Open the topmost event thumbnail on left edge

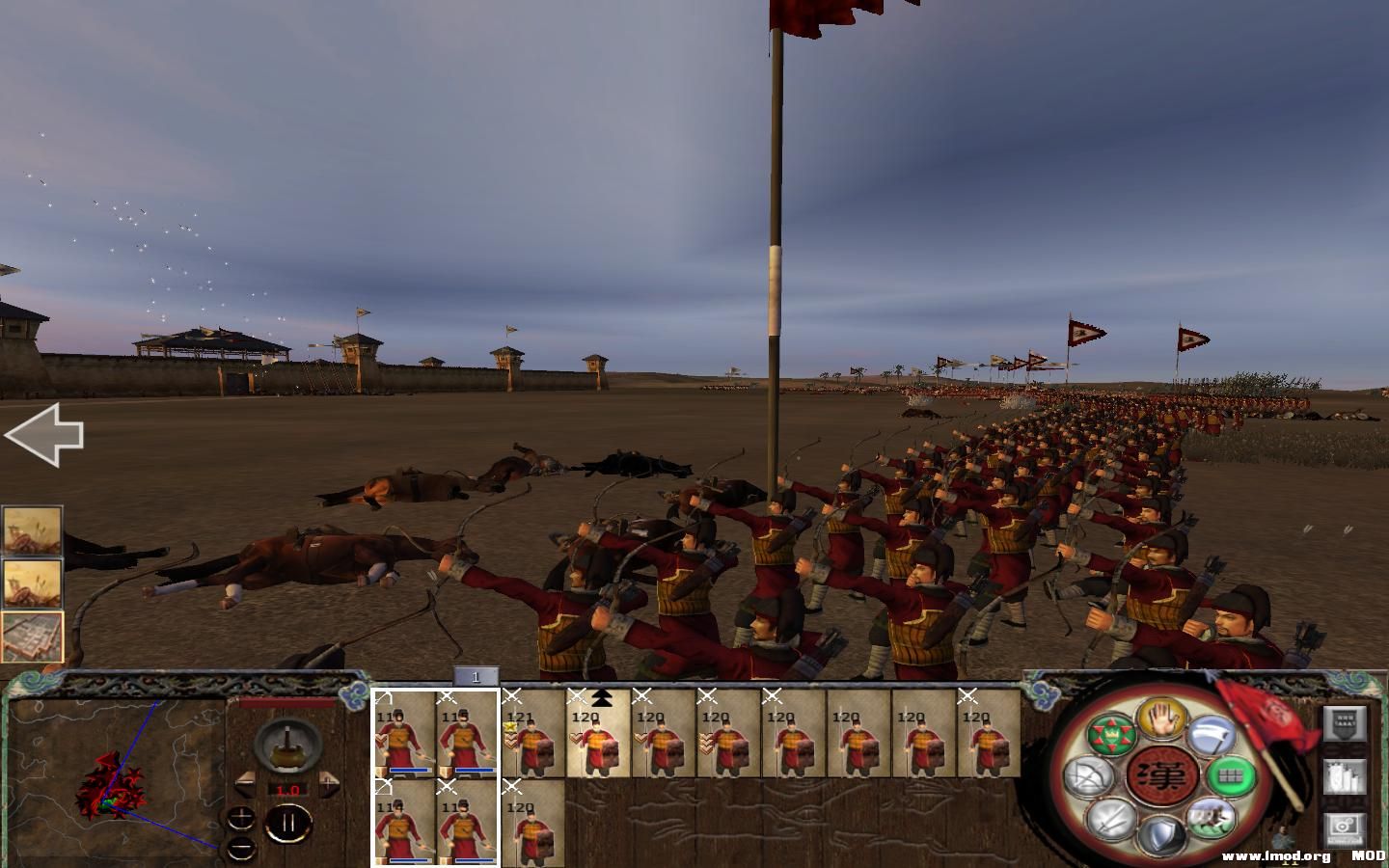click(32, 529)
